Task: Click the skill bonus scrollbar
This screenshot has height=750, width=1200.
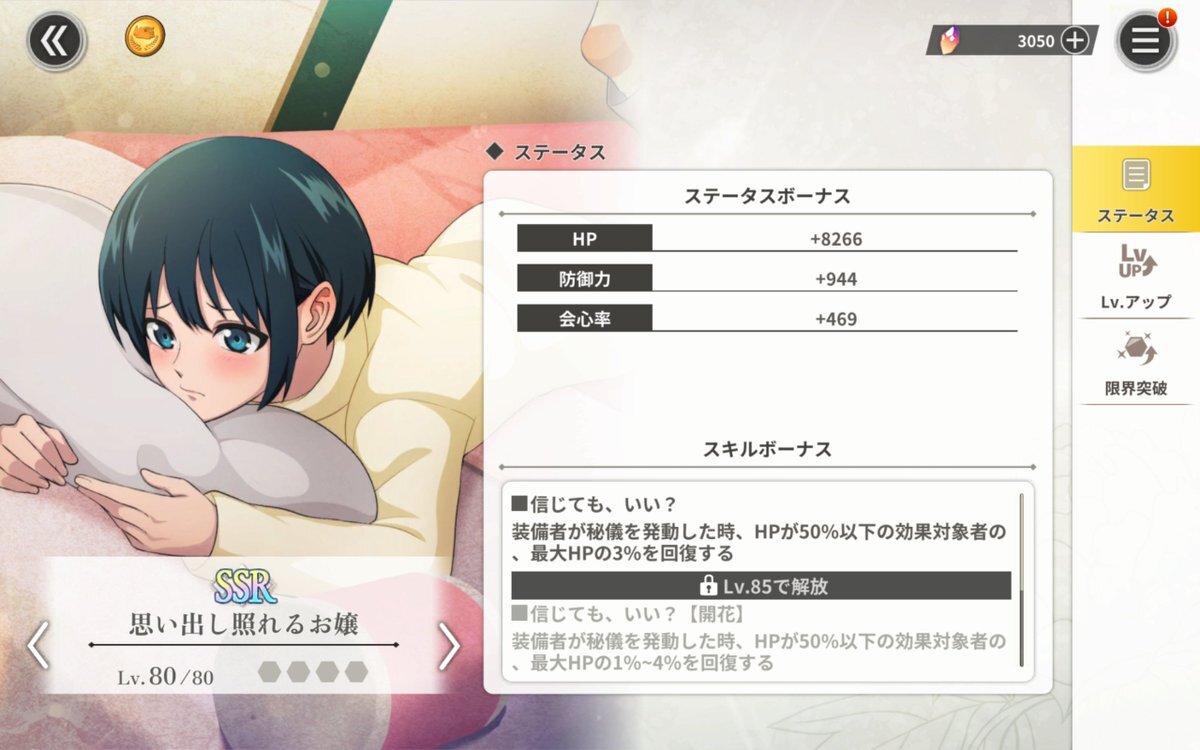Action: tap(1021, 580)
